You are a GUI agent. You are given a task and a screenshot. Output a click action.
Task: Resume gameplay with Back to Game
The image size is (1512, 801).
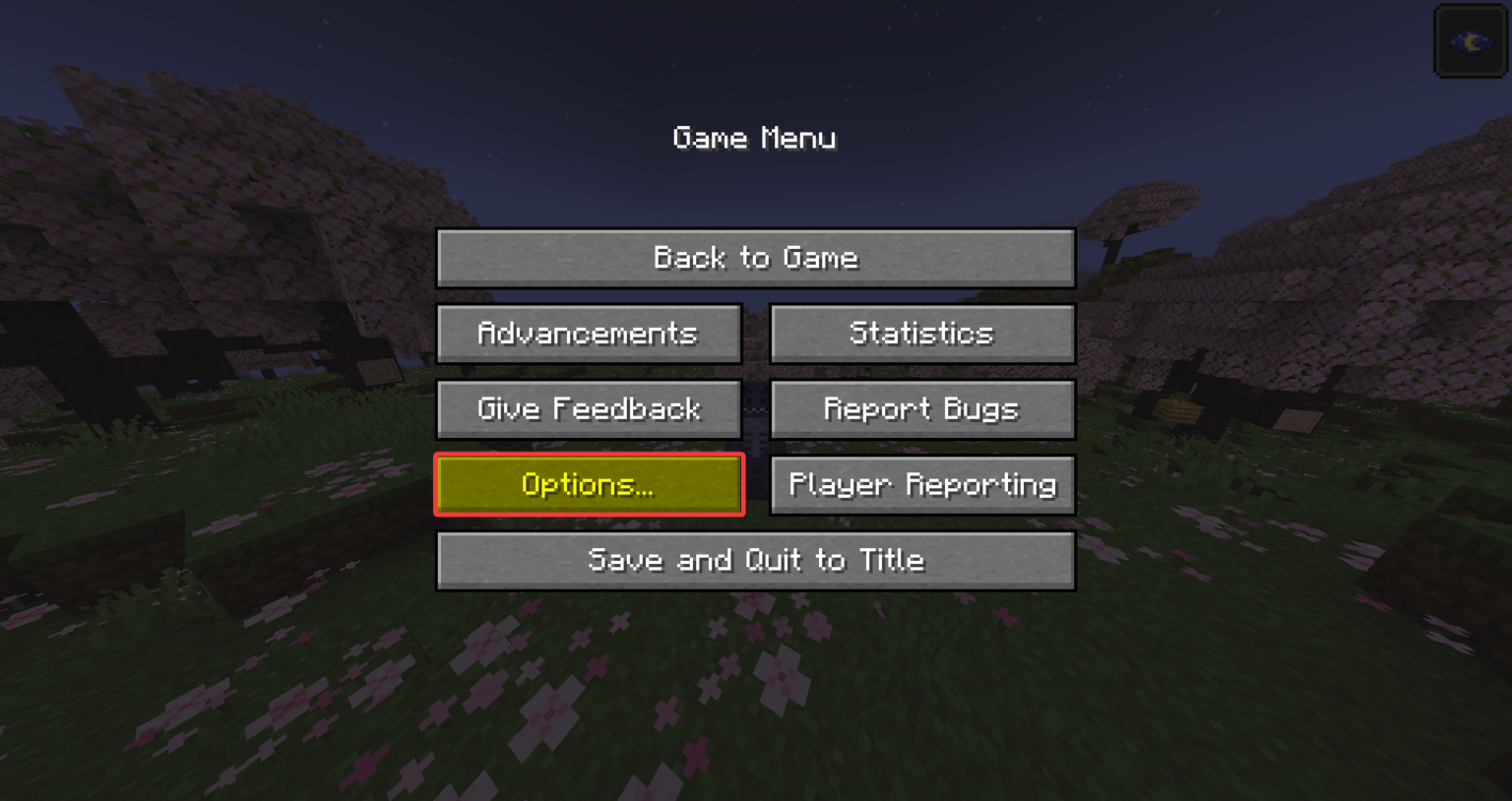755,258
